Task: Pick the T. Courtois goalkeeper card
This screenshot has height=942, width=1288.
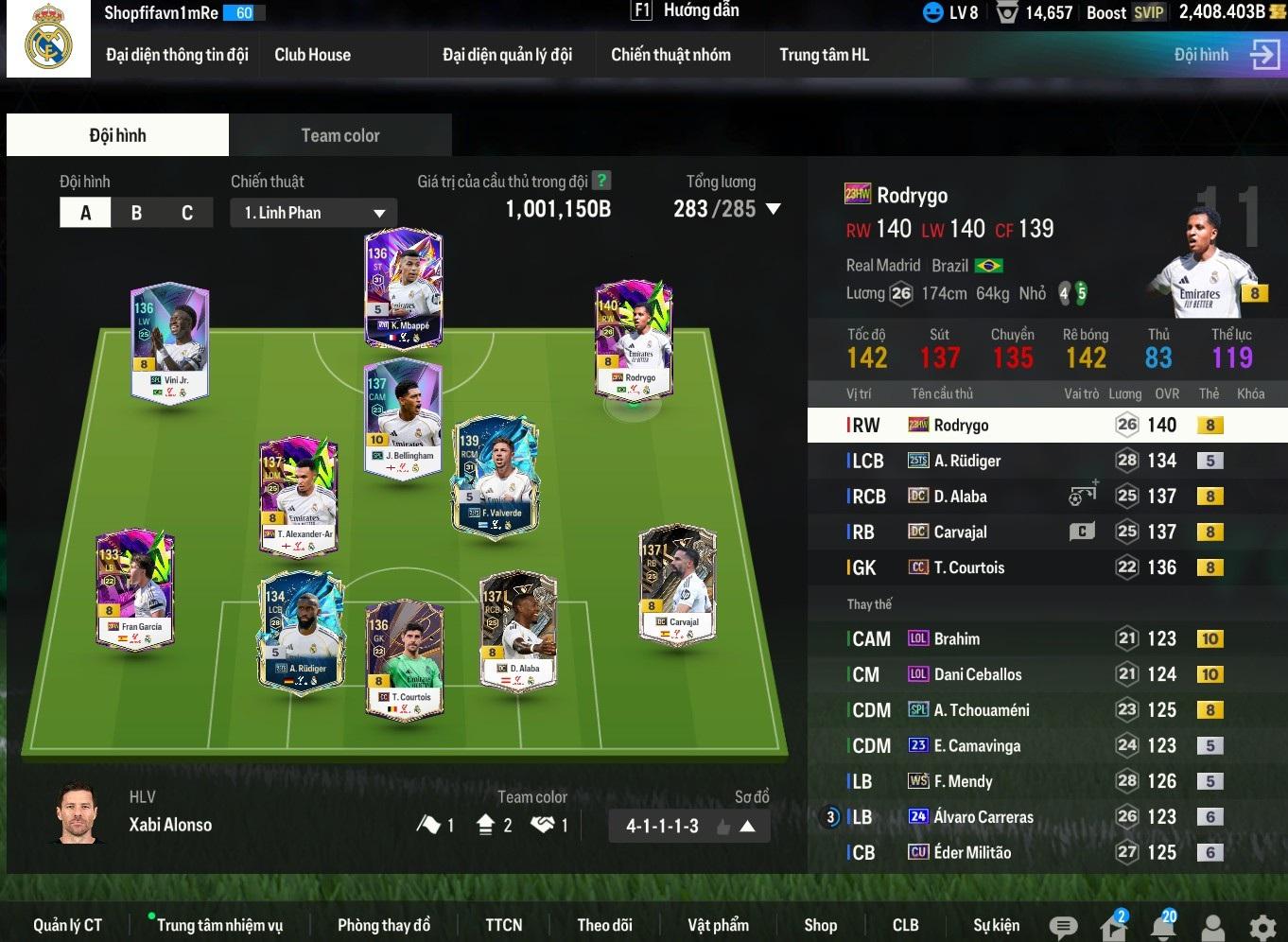Action: pyautogui.click(x=404, y=659)
